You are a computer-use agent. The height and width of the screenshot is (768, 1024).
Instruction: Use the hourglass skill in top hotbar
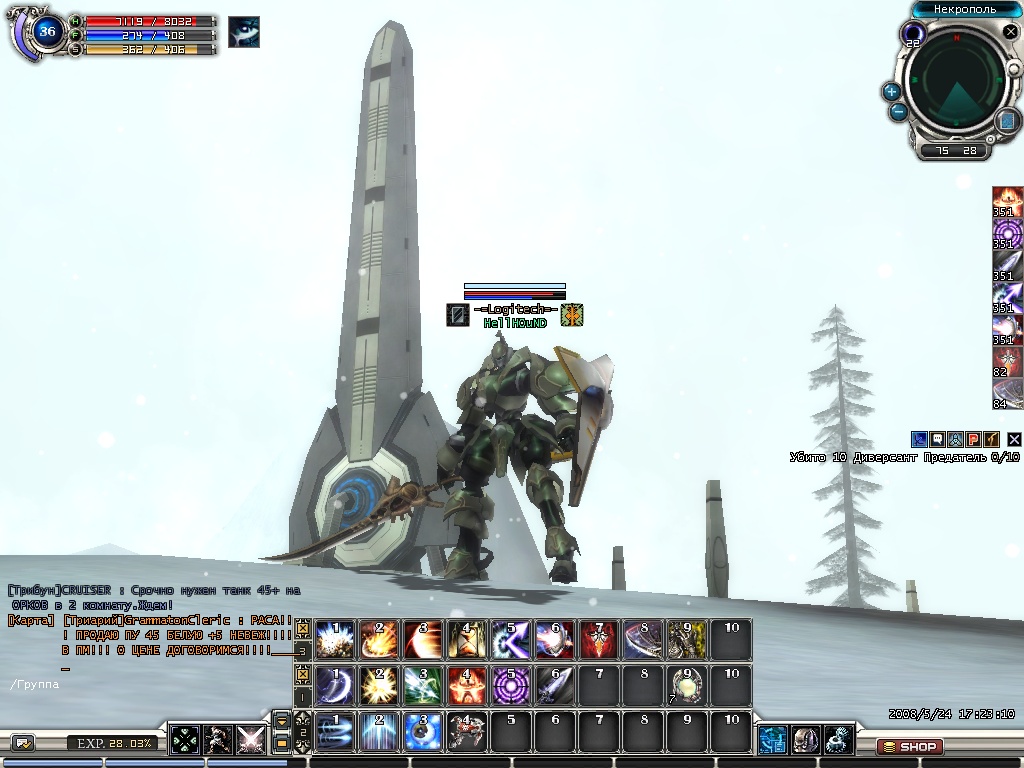pos(467,640)
